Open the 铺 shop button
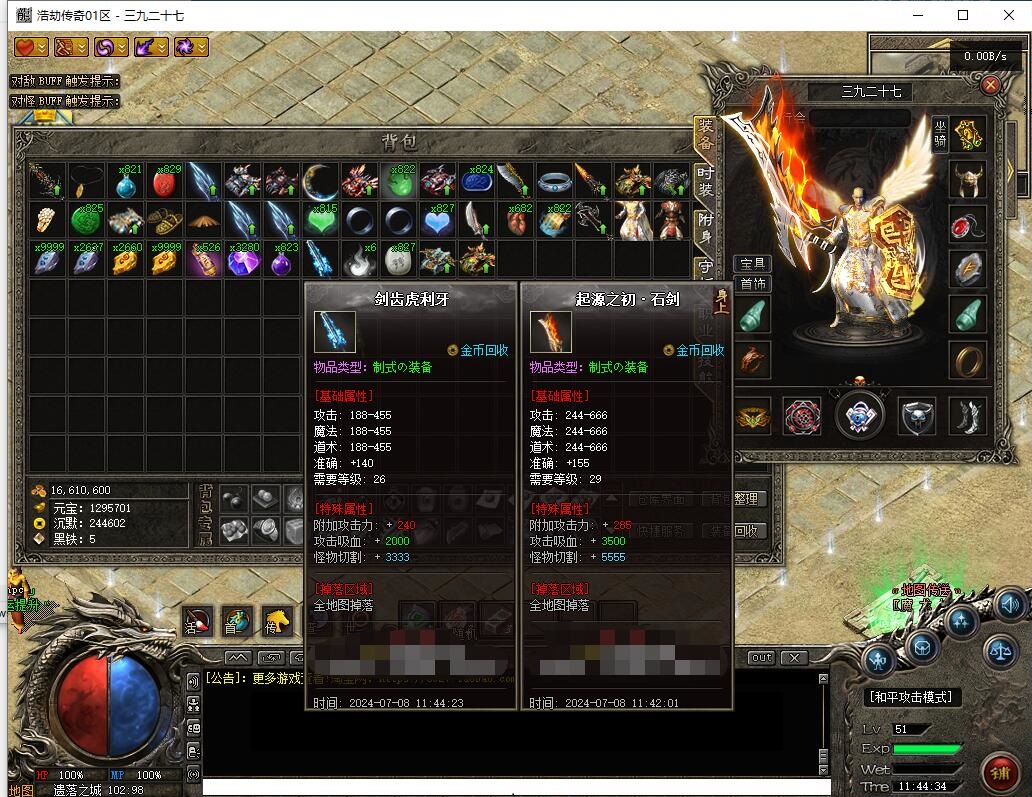The image size is (1032, 797). point(998,773)
